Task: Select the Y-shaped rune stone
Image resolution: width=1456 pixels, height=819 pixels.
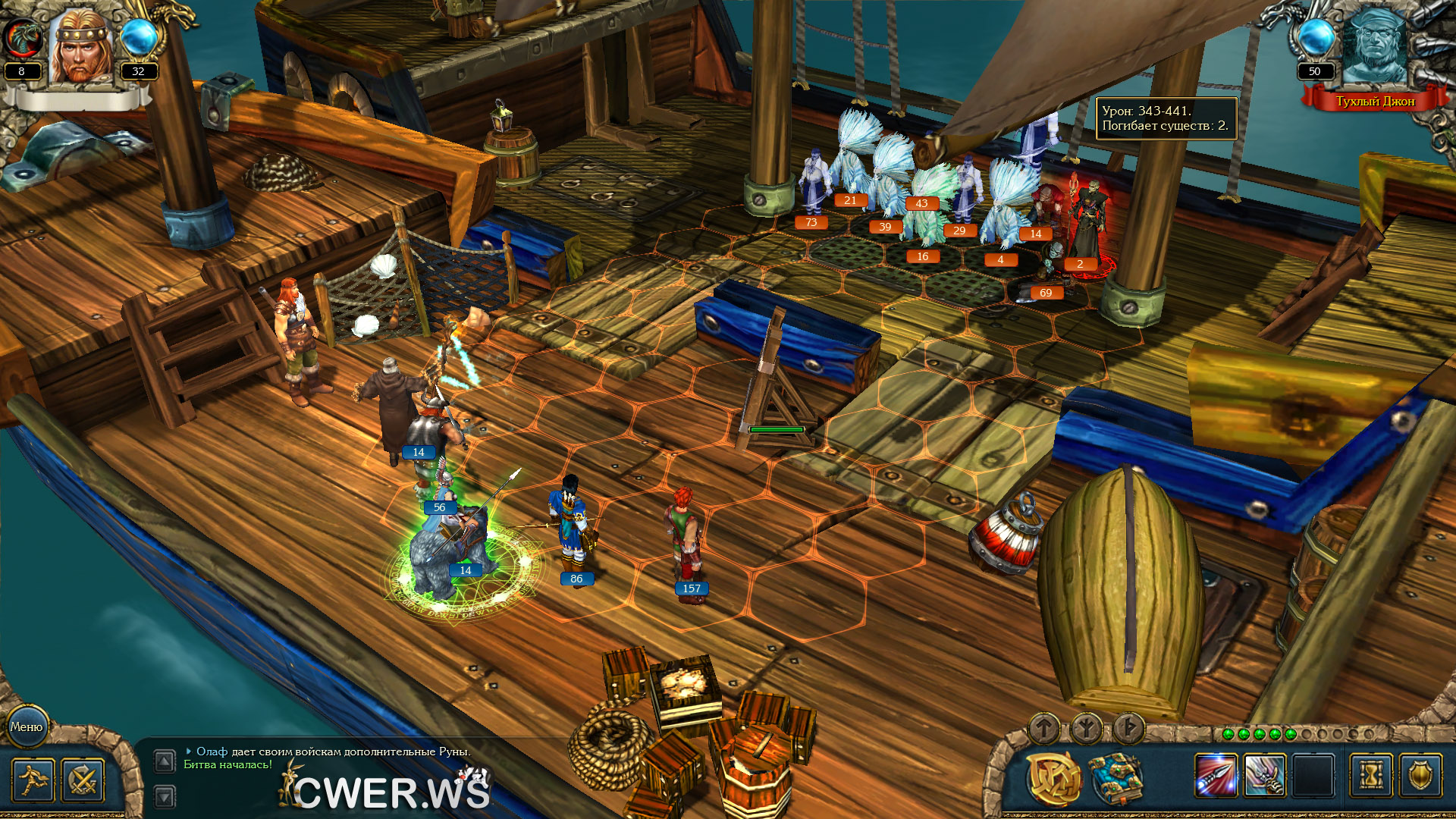Action: [x=1086, y=729]
